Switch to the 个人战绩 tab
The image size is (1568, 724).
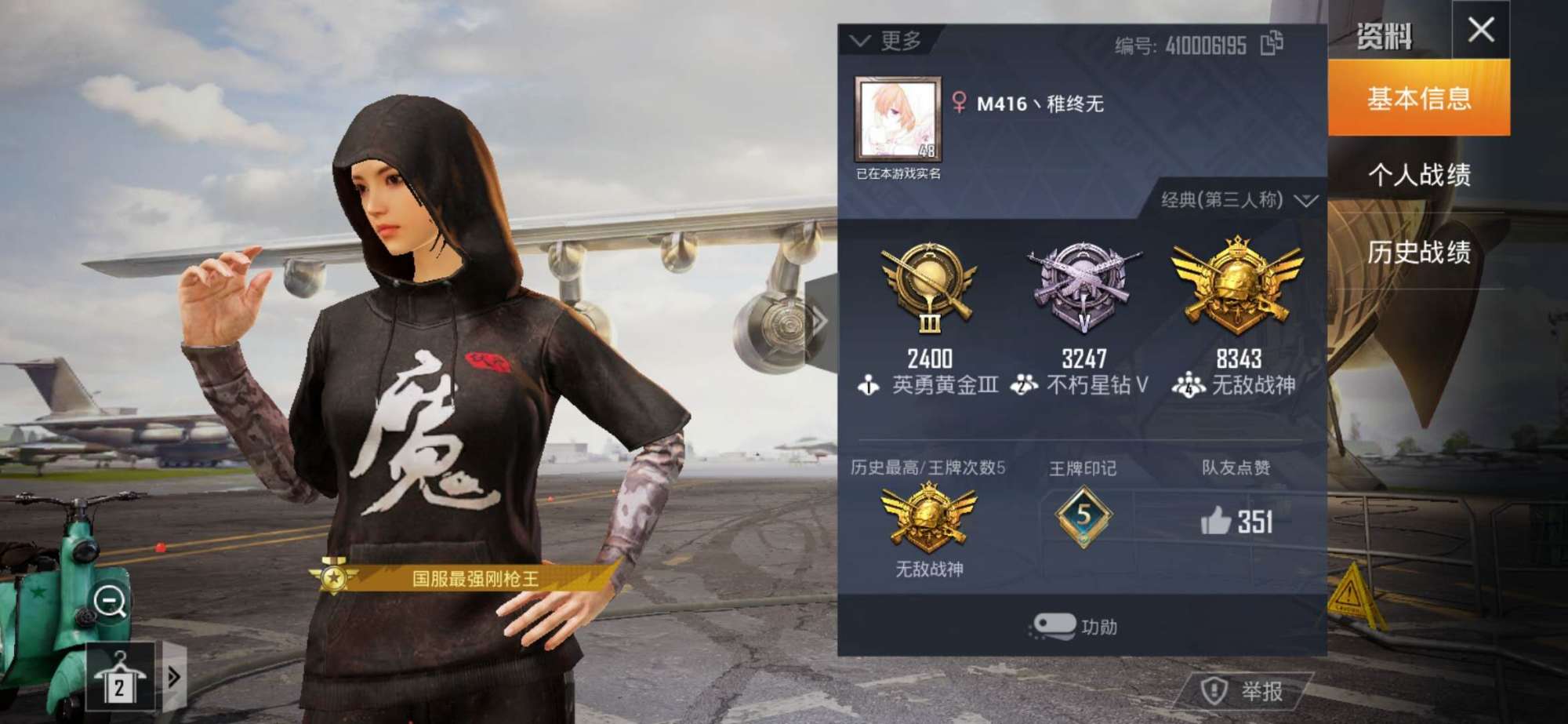pyautogui.click(x=1421, y=176)
